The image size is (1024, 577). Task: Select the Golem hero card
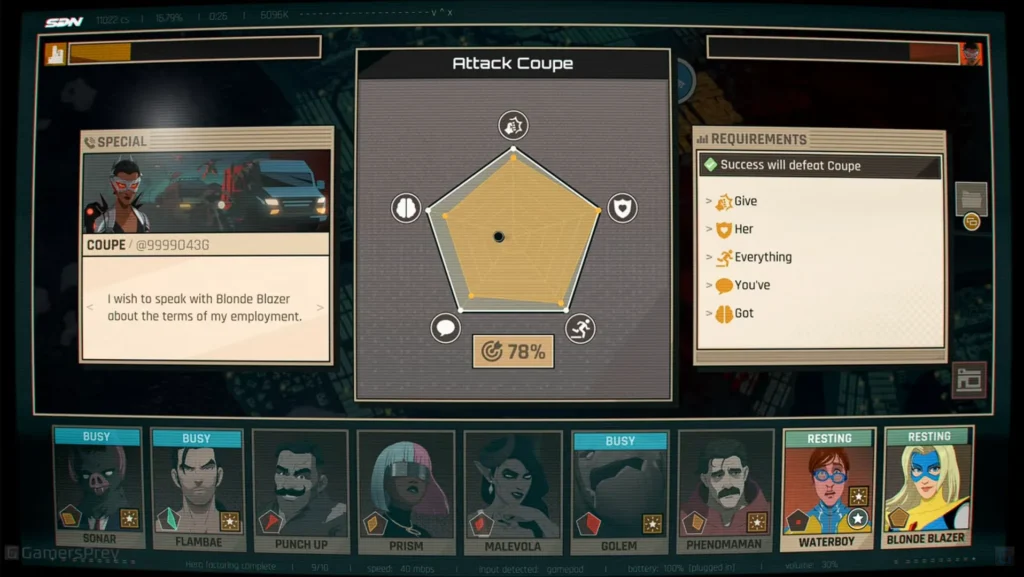click(620, 490)
